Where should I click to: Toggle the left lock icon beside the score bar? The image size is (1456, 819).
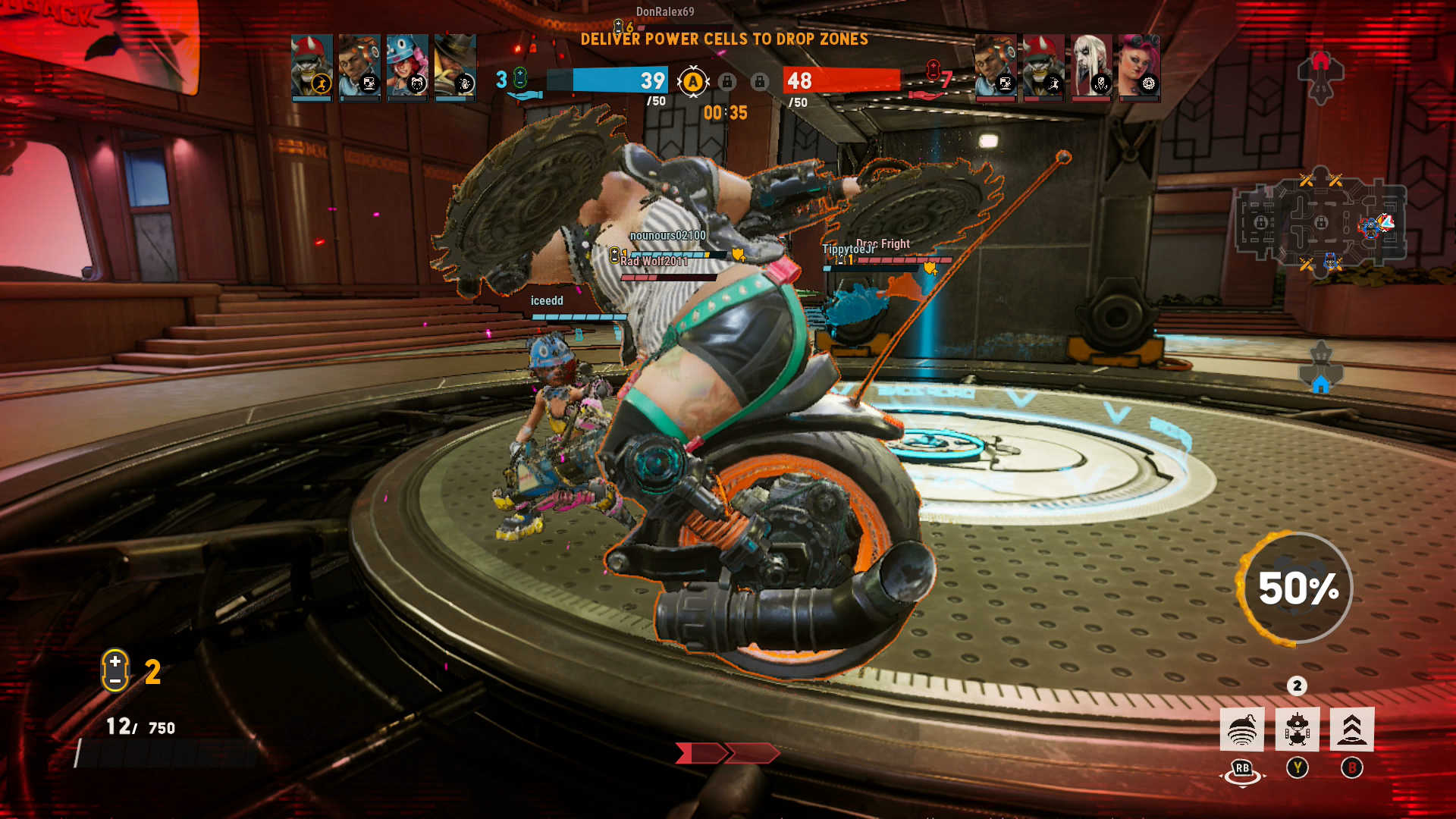point(727,82)
